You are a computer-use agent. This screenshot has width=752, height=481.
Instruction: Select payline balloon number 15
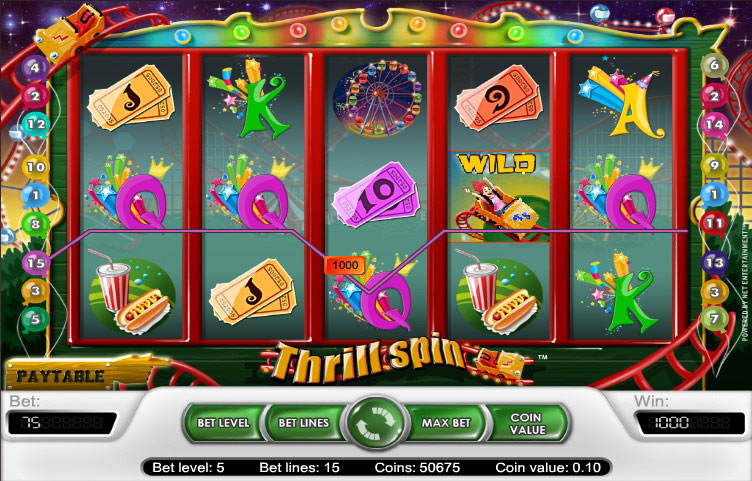pyautogui.click(x=34, y=263)
